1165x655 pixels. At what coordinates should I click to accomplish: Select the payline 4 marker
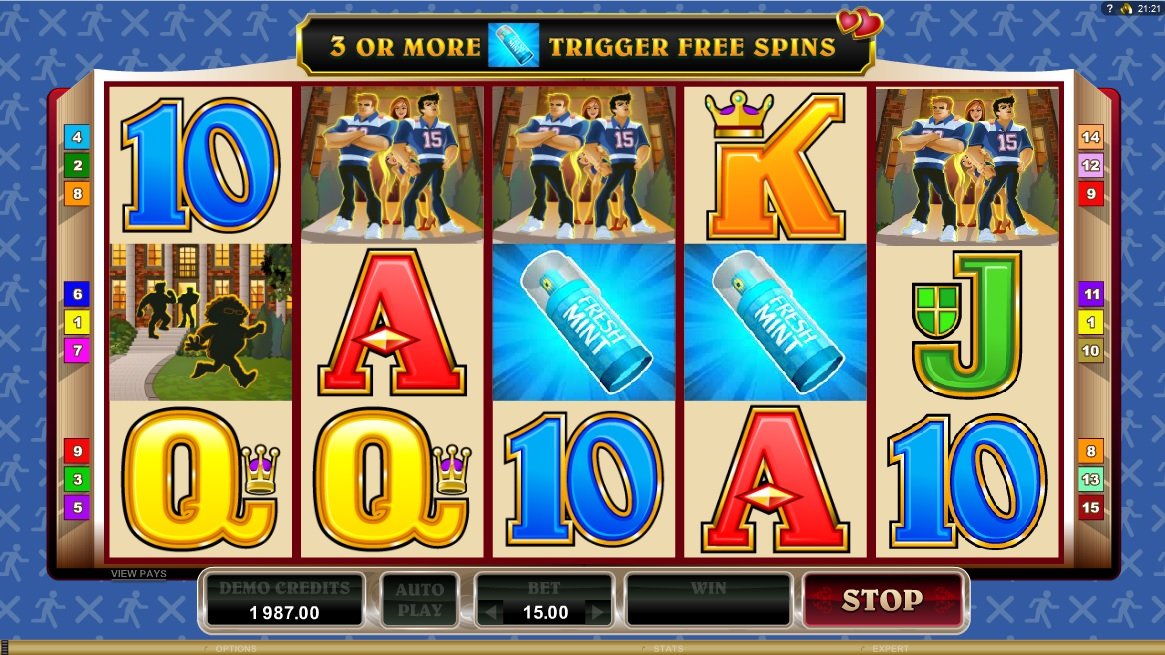pos(77,137)
